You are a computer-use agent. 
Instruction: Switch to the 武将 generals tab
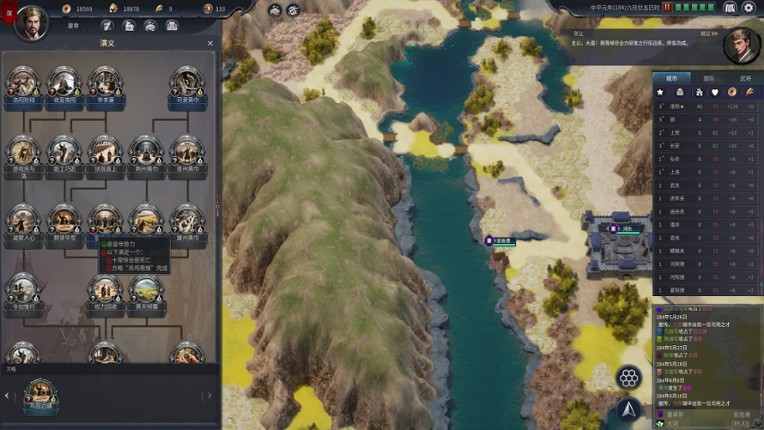click(x=743, y=78)
